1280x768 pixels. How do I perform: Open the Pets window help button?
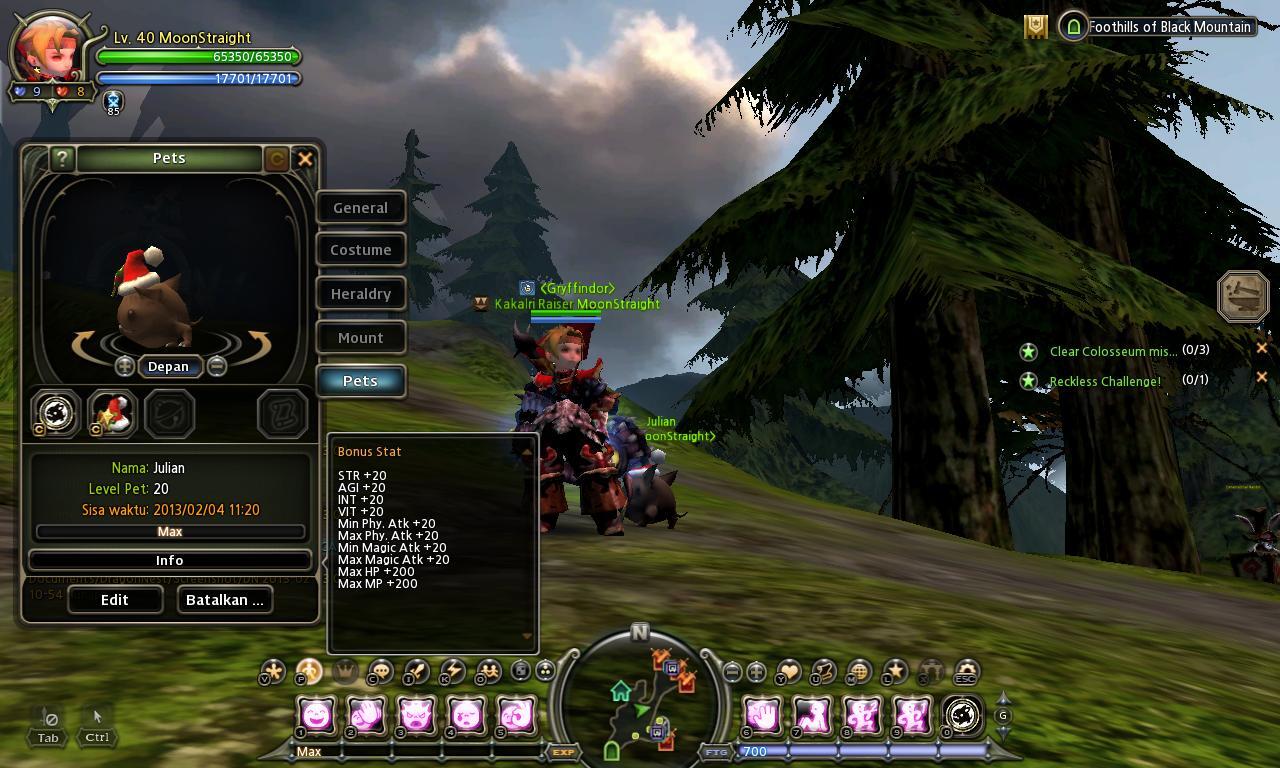(62, 158)
